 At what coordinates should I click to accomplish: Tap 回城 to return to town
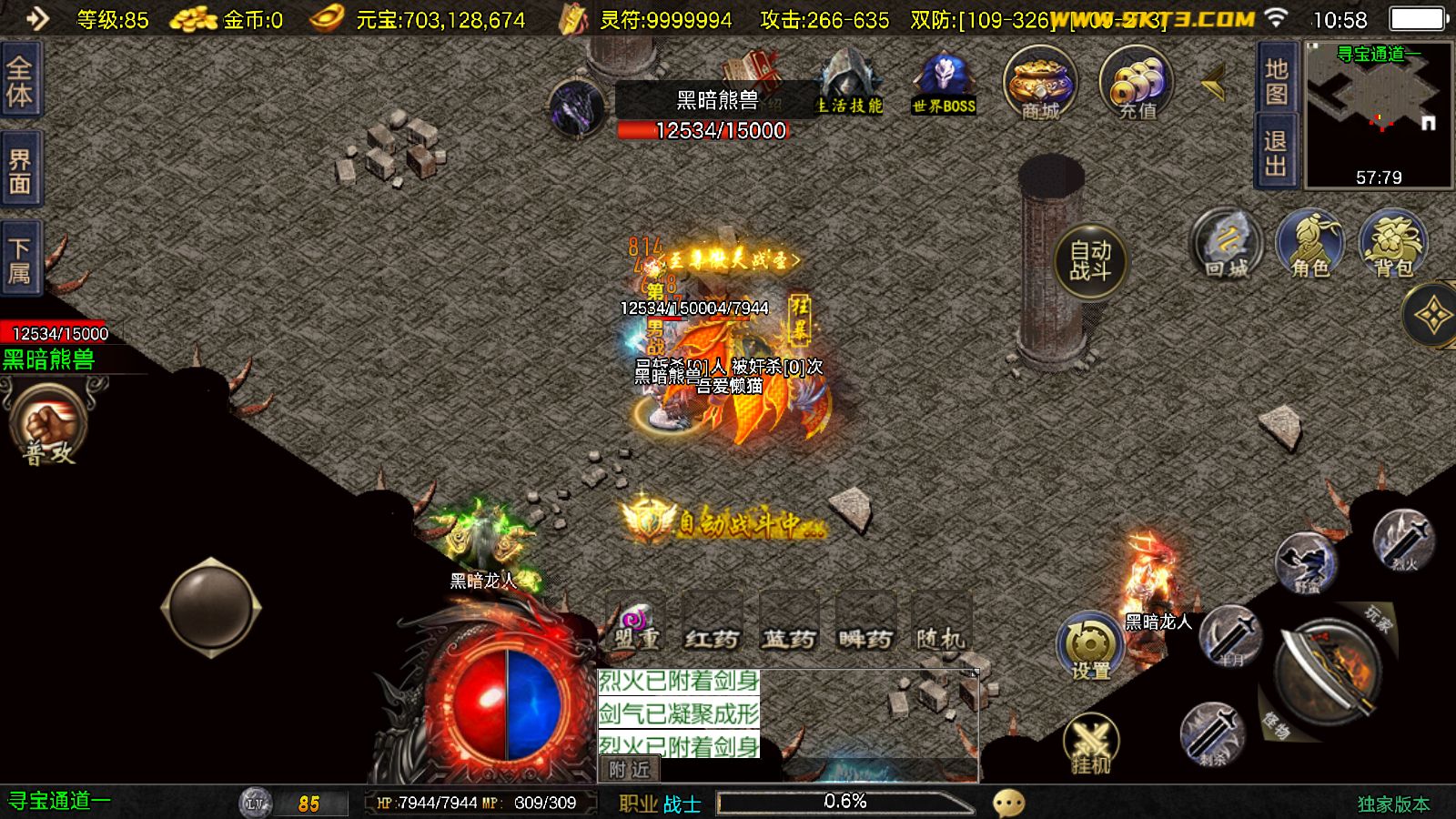click(1227, 244)
